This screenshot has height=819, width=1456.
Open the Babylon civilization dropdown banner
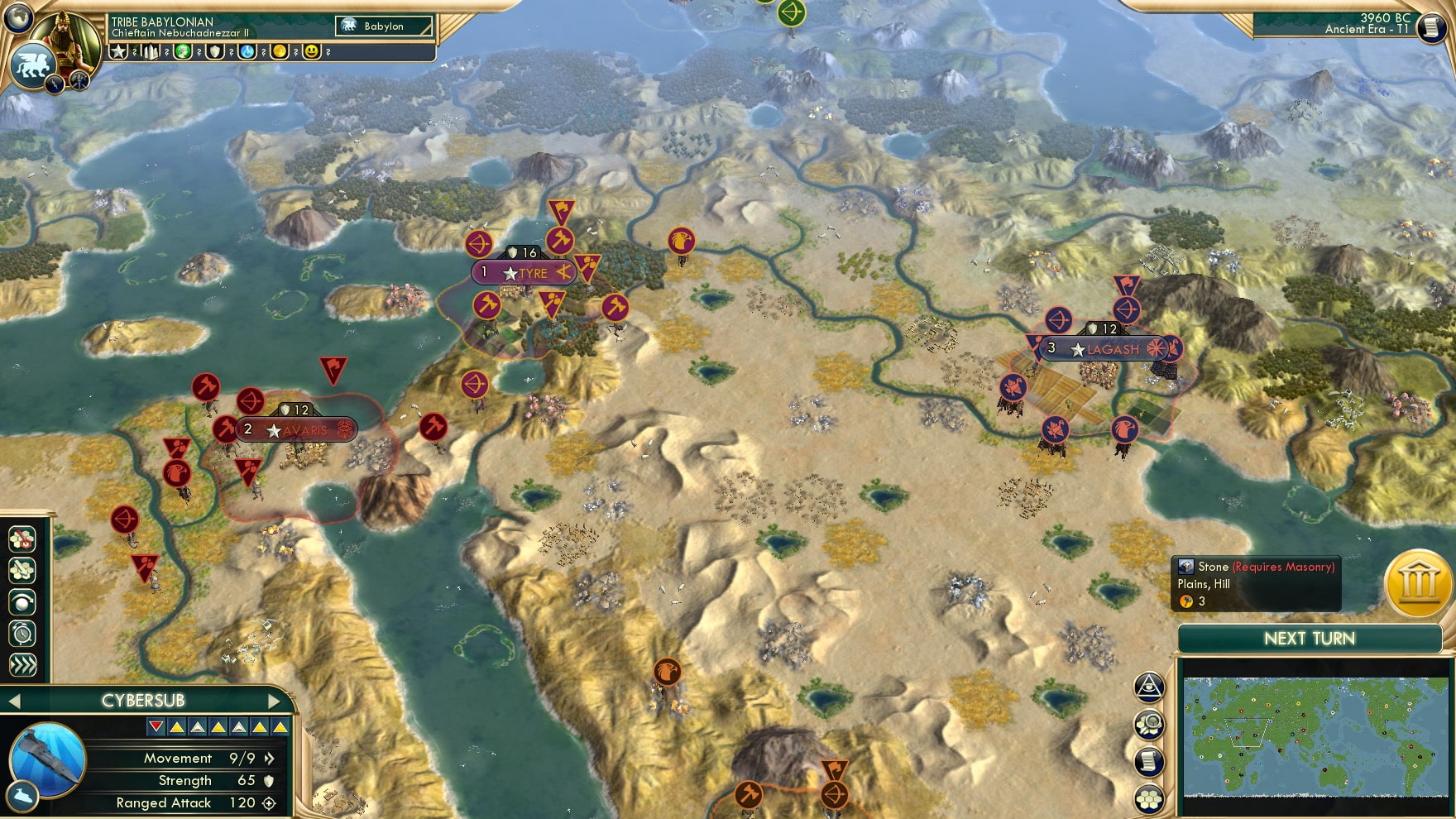[x=383, y=26]
